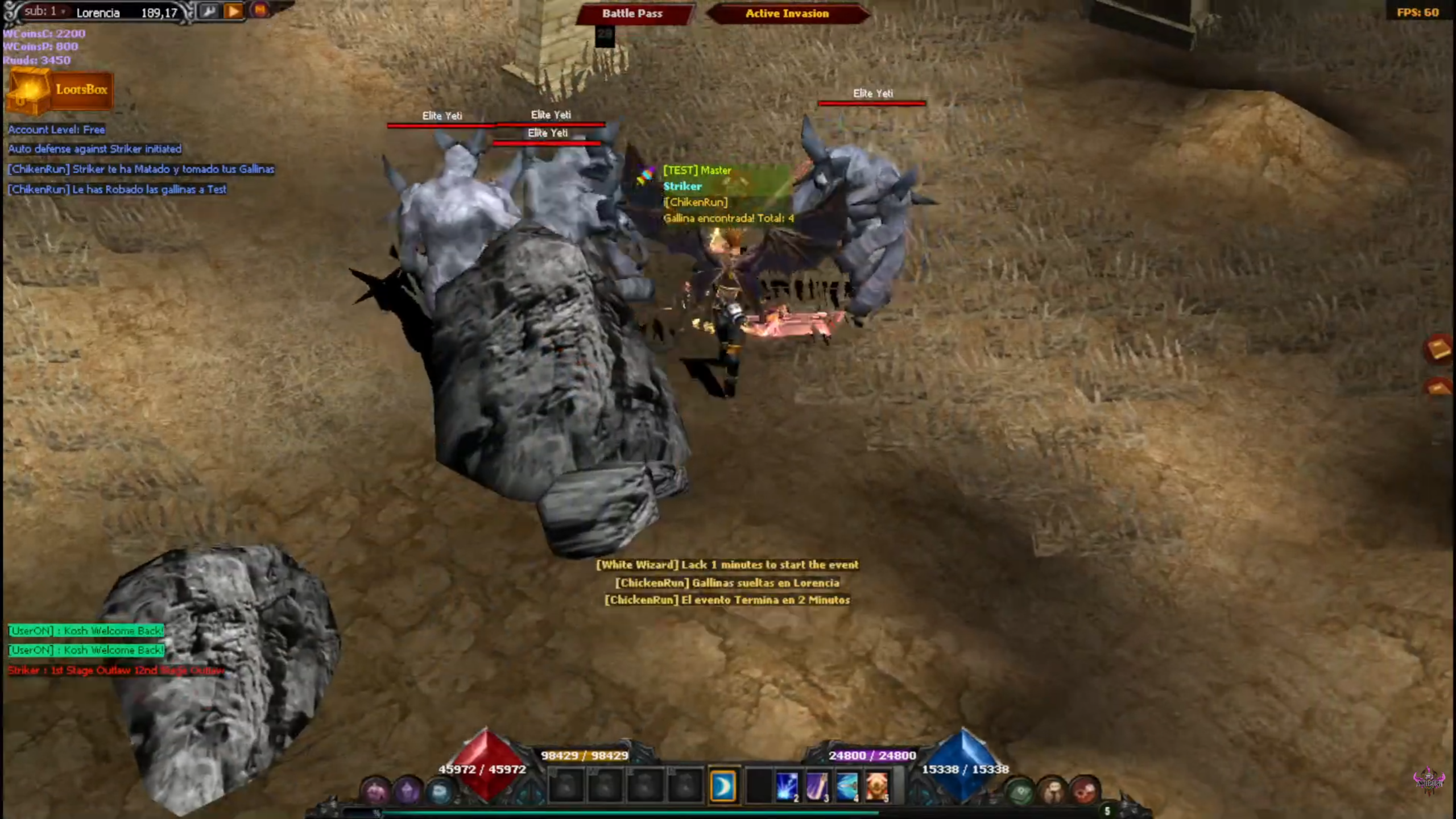Open the LootsBox treasure chest button

(x=60, y=90)
